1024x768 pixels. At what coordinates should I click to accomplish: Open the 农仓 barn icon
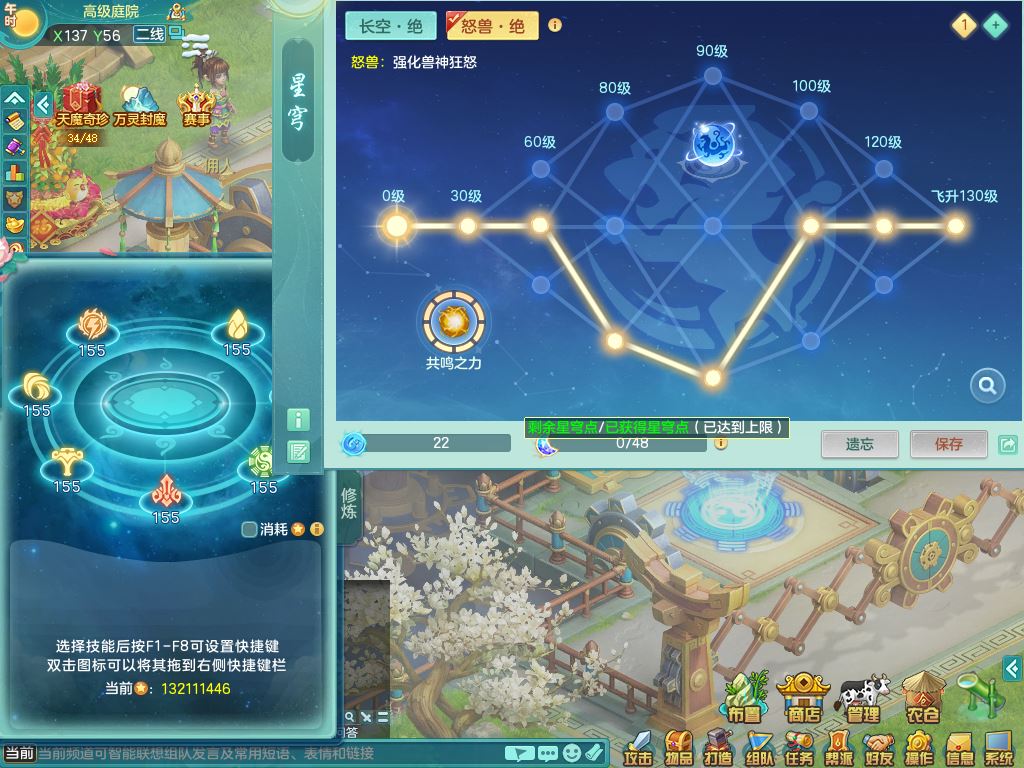[922, 696]
